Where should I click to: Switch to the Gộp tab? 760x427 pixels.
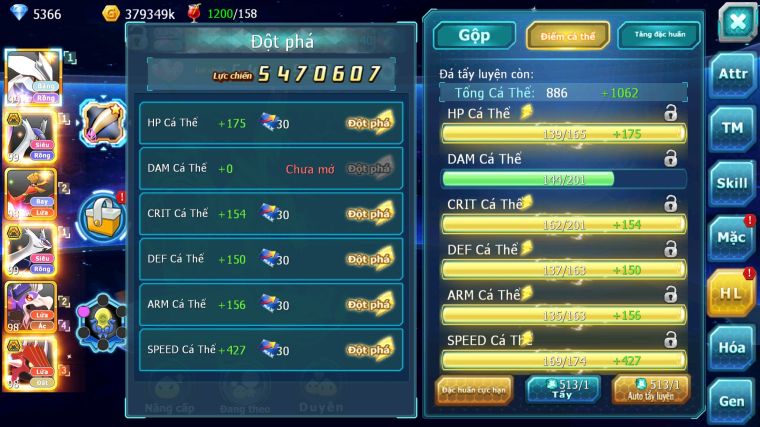pyautogui.click(x=474, y=35)
